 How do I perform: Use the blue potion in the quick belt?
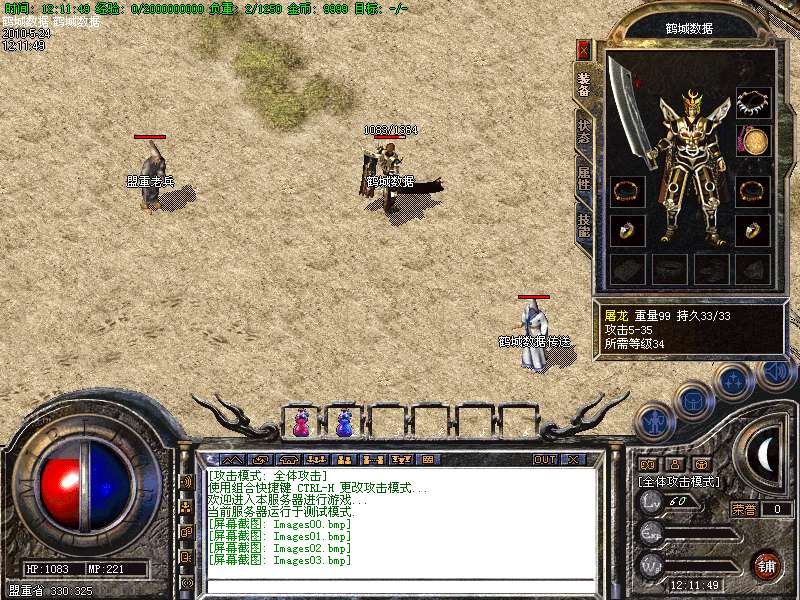pos(344,423)
